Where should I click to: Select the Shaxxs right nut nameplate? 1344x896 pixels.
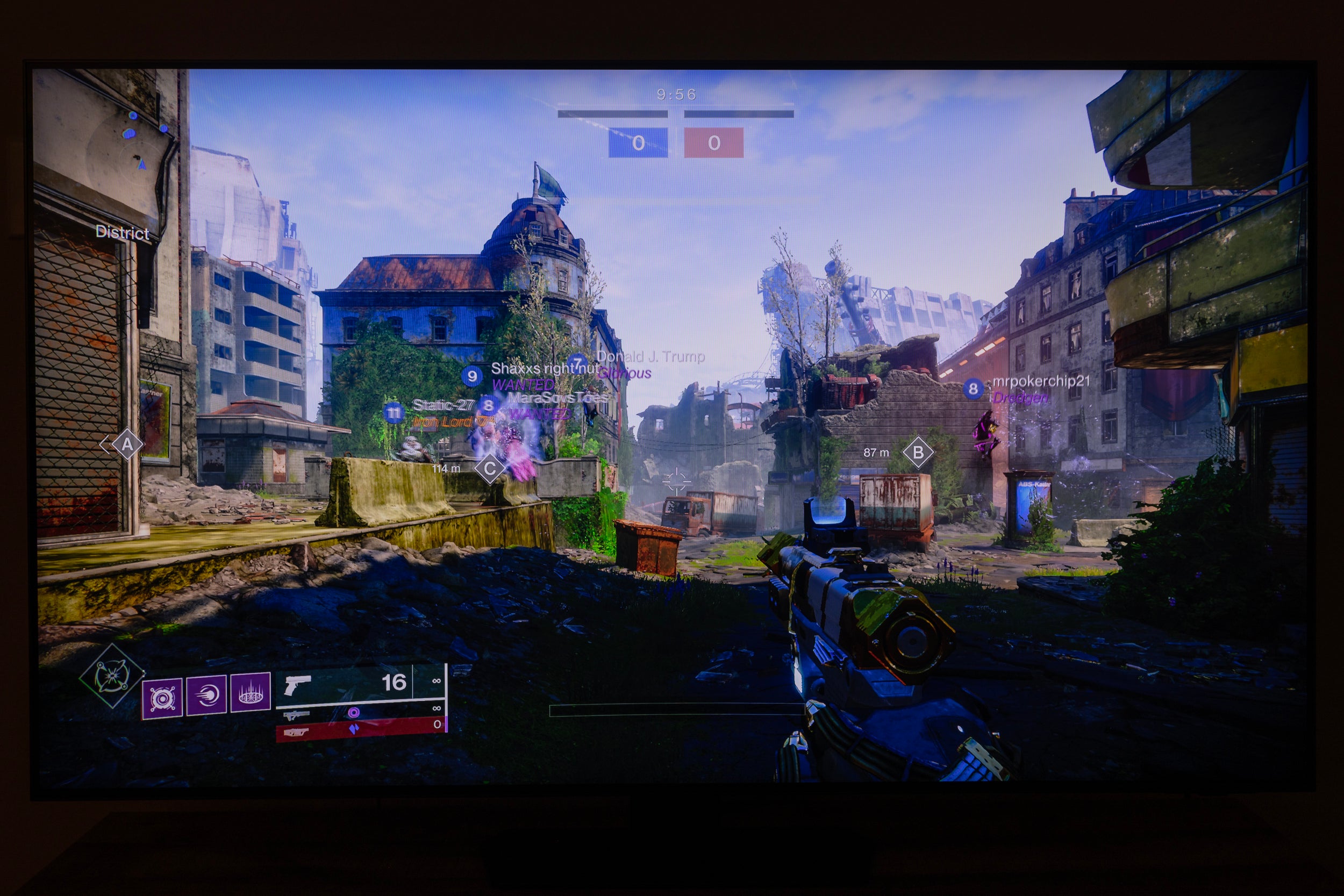coord(545,369)
